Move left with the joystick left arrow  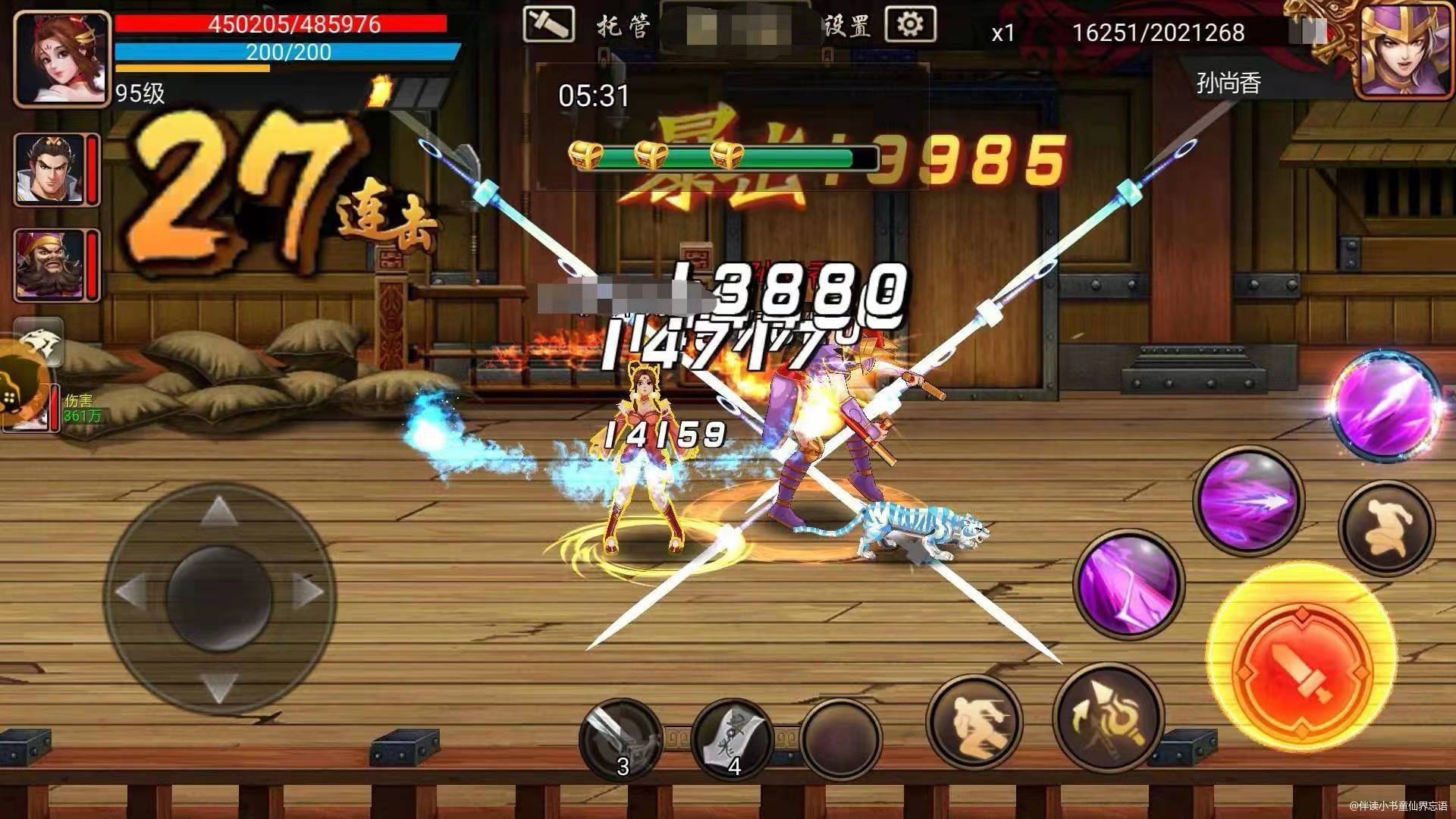point(132,591)
